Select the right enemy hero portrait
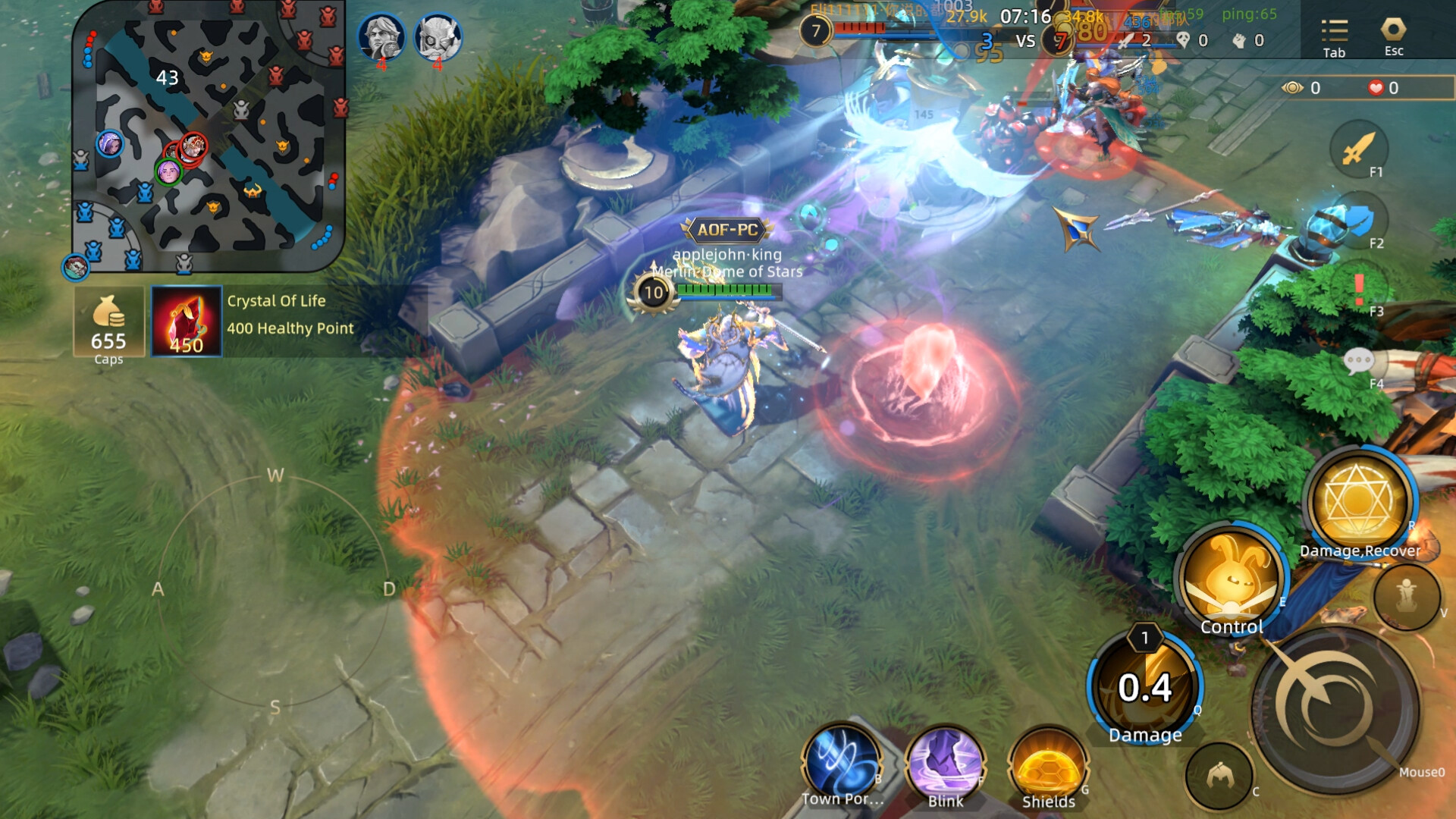 coord(438,36)
